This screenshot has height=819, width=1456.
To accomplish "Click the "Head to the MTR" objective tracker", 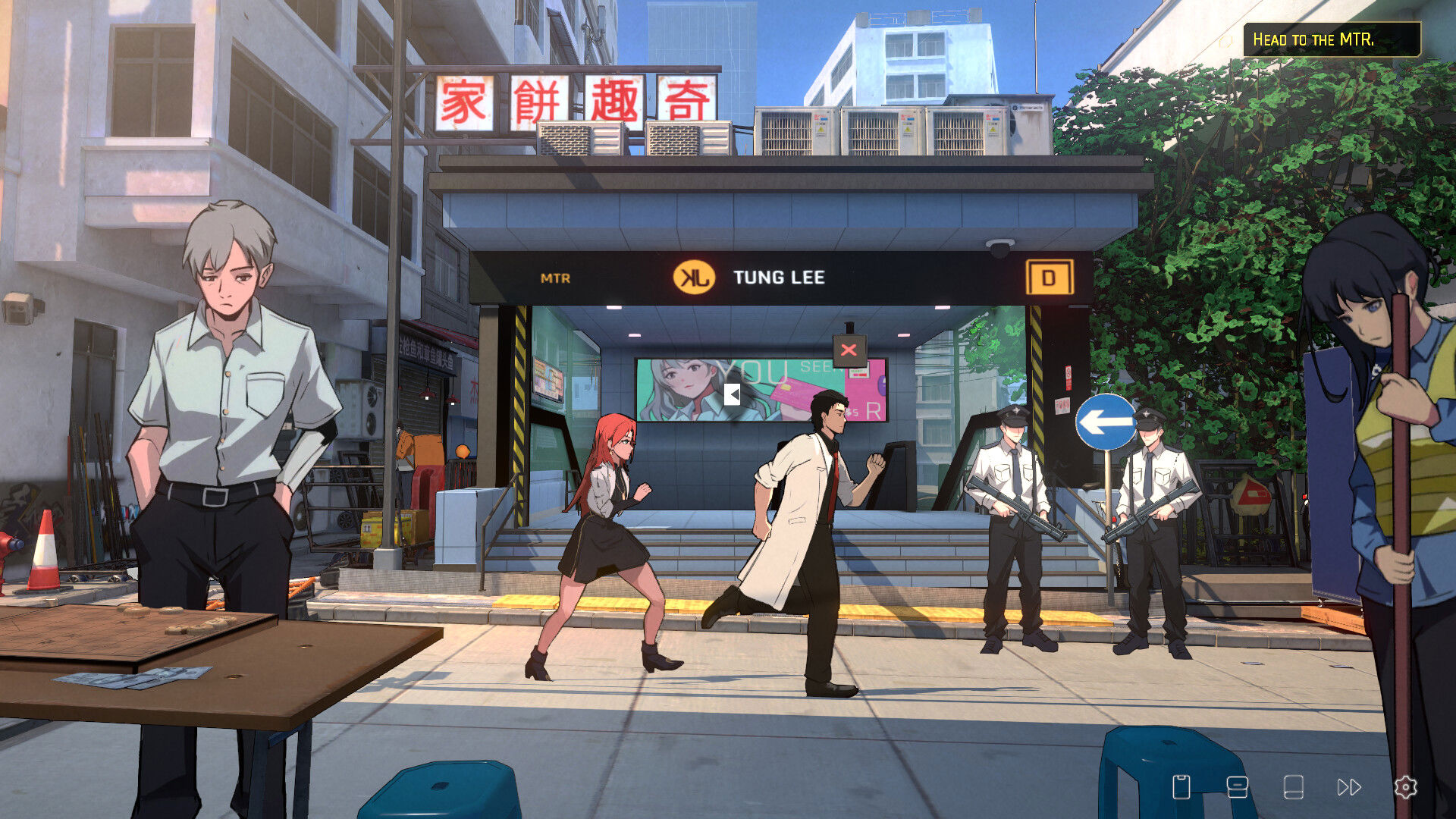I will (x=1331, y=39).
